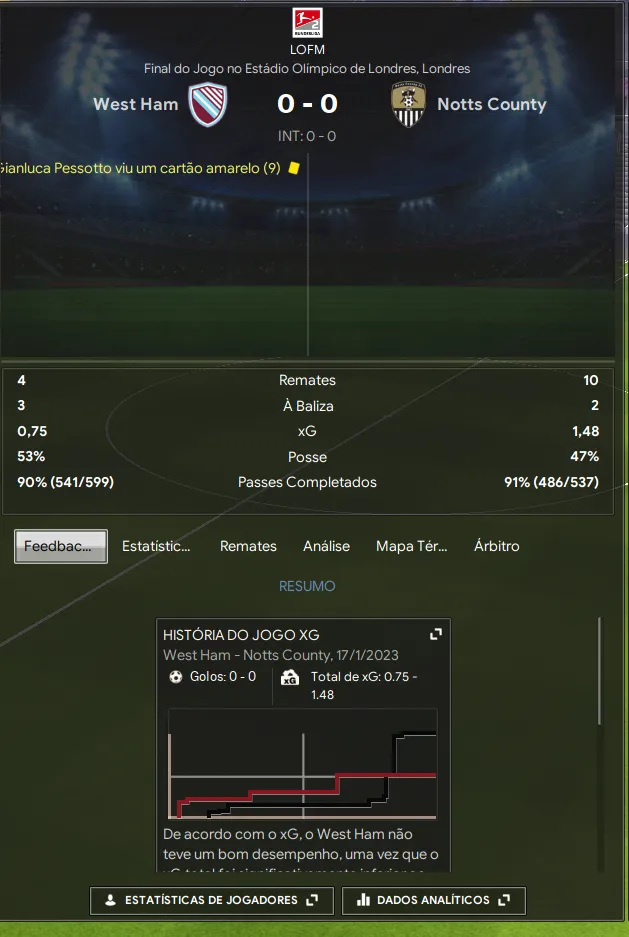629x937 pixels.
Task: Click the summary panel scrollbar
Action: (600, 670)
